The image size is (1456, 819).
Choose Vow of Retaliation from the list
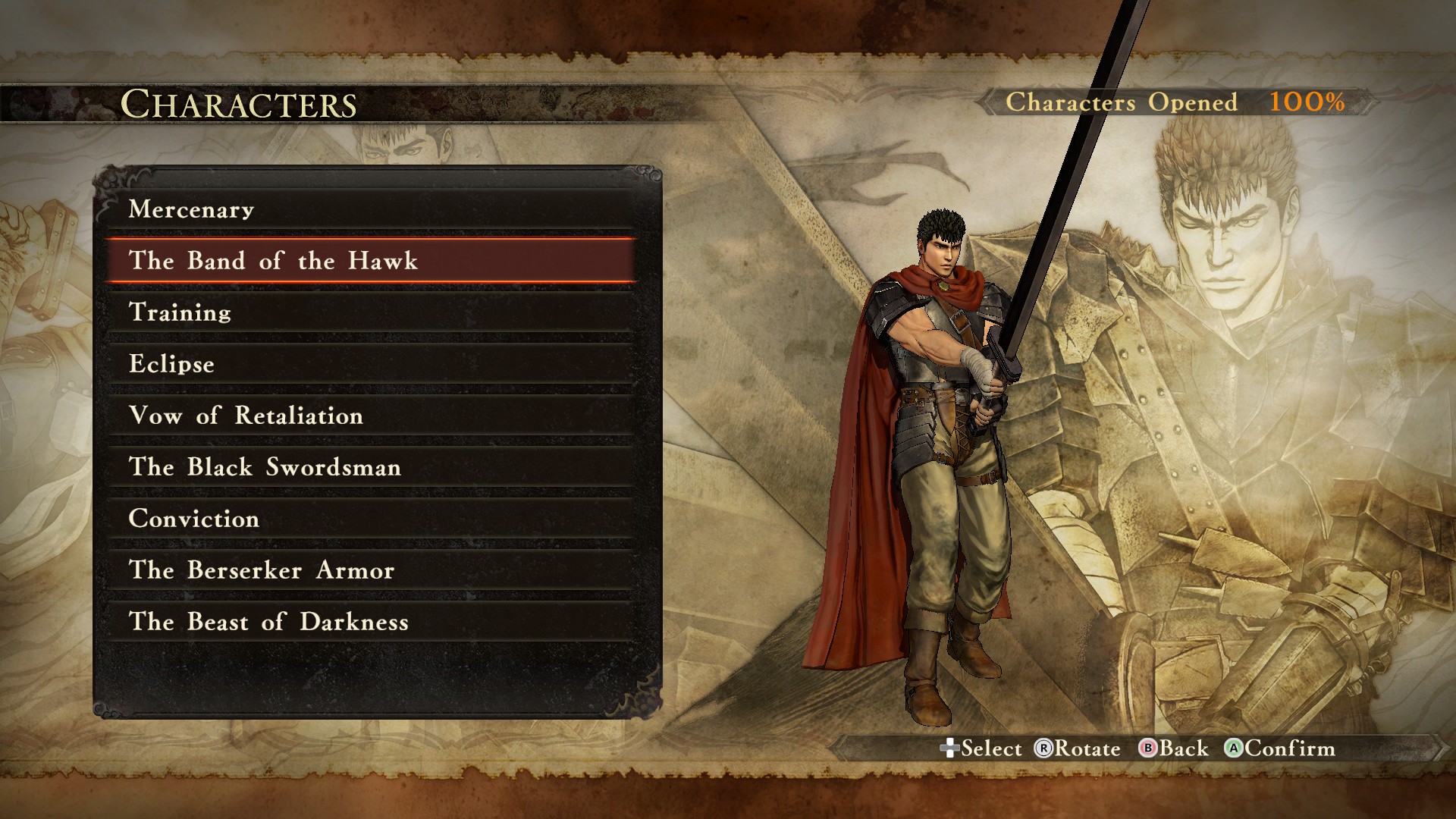(x=370, y=416)
